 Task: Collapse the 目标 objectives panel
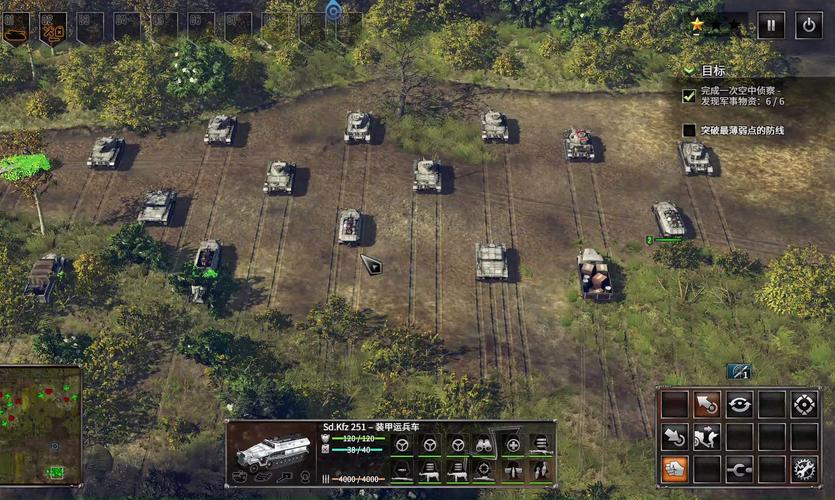click(x=689, y=71)
